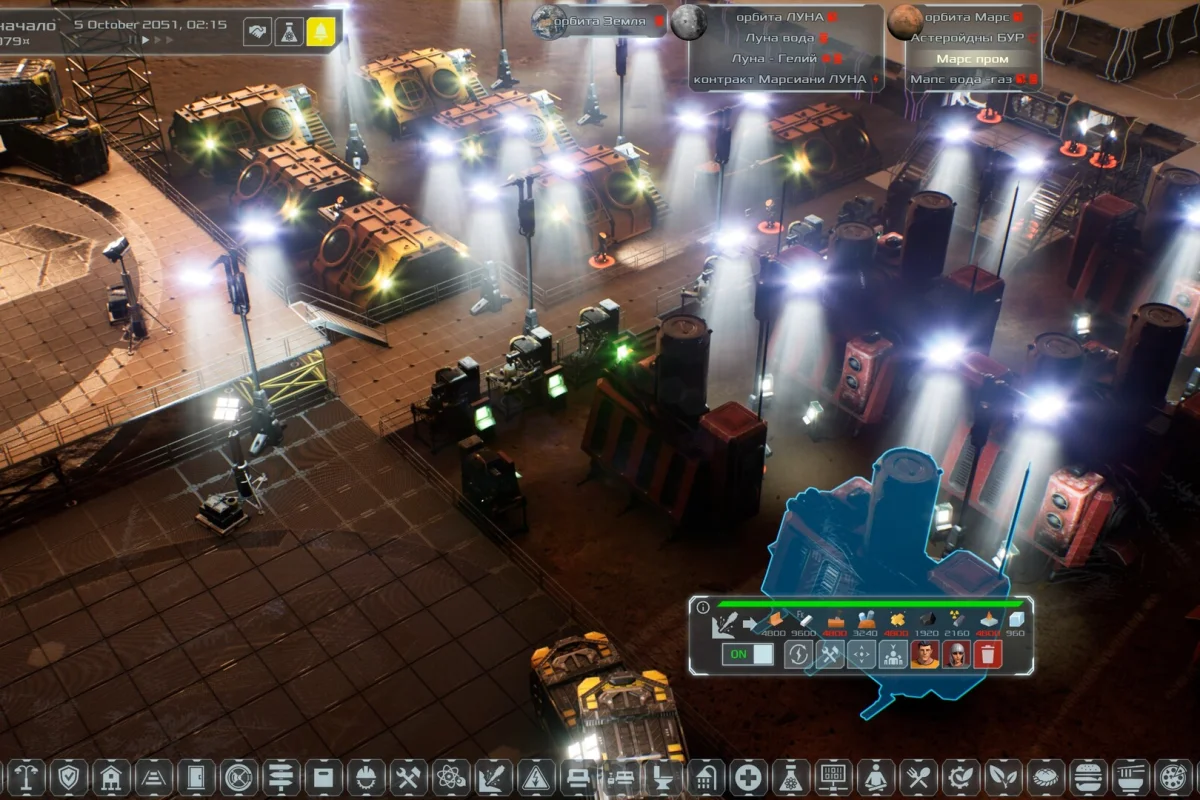Toggle the building ON/OFF power switch
Image resolution: width=1200 pixels, height=800 pixels.
pyautogui.click(x=748, y=654)
